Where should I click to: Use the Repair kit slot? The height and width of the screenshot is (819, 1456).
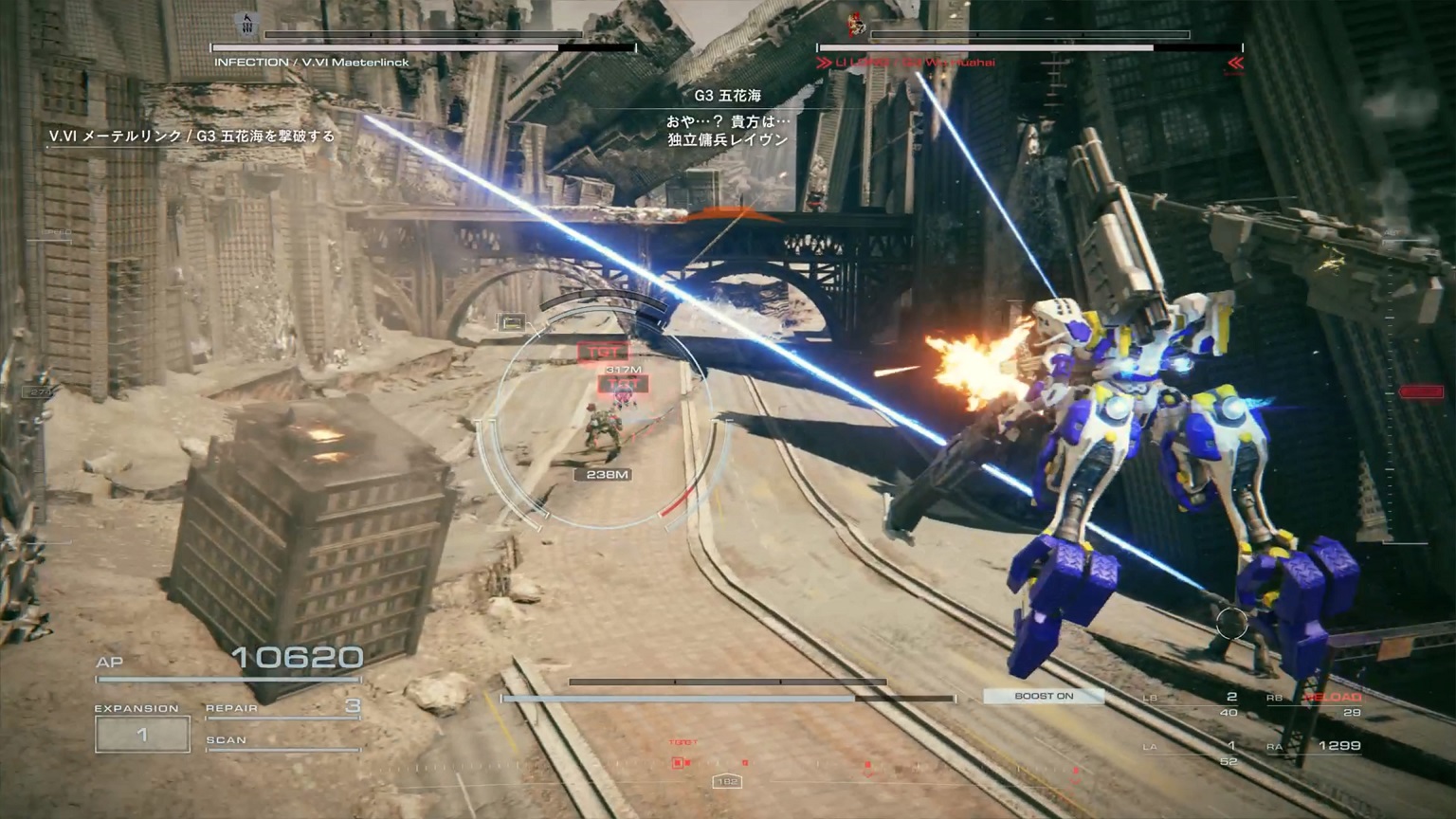(x=282, y=708)
